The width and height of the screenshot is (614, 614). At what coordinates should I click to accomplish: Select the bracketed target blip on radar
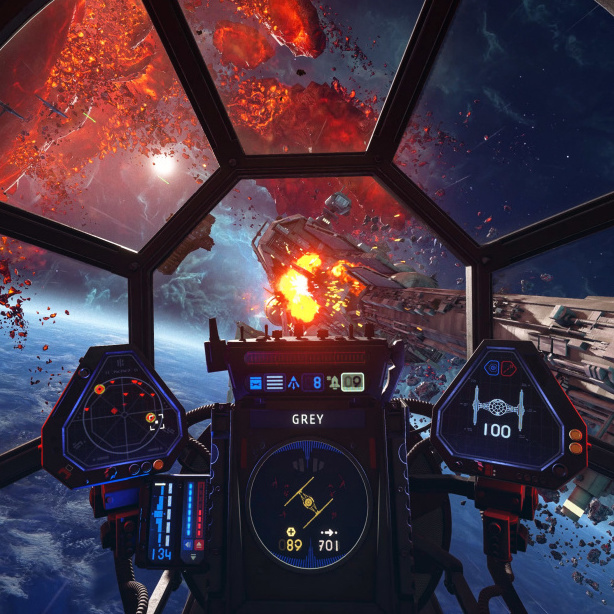[x=155, y=420]
